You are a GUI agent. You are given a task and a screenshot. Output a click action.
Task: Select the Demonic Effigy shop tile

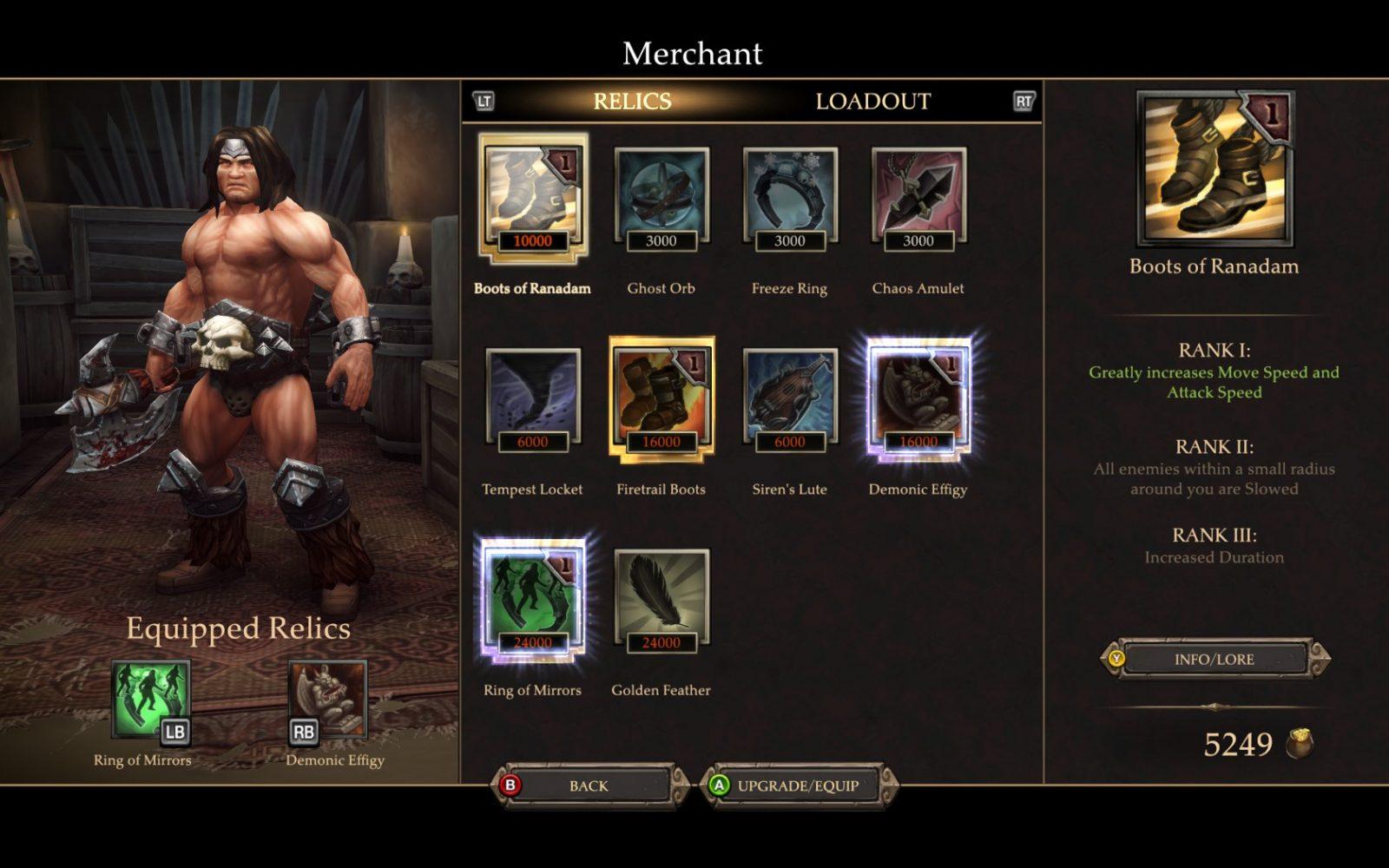click(x=918, y=399)
